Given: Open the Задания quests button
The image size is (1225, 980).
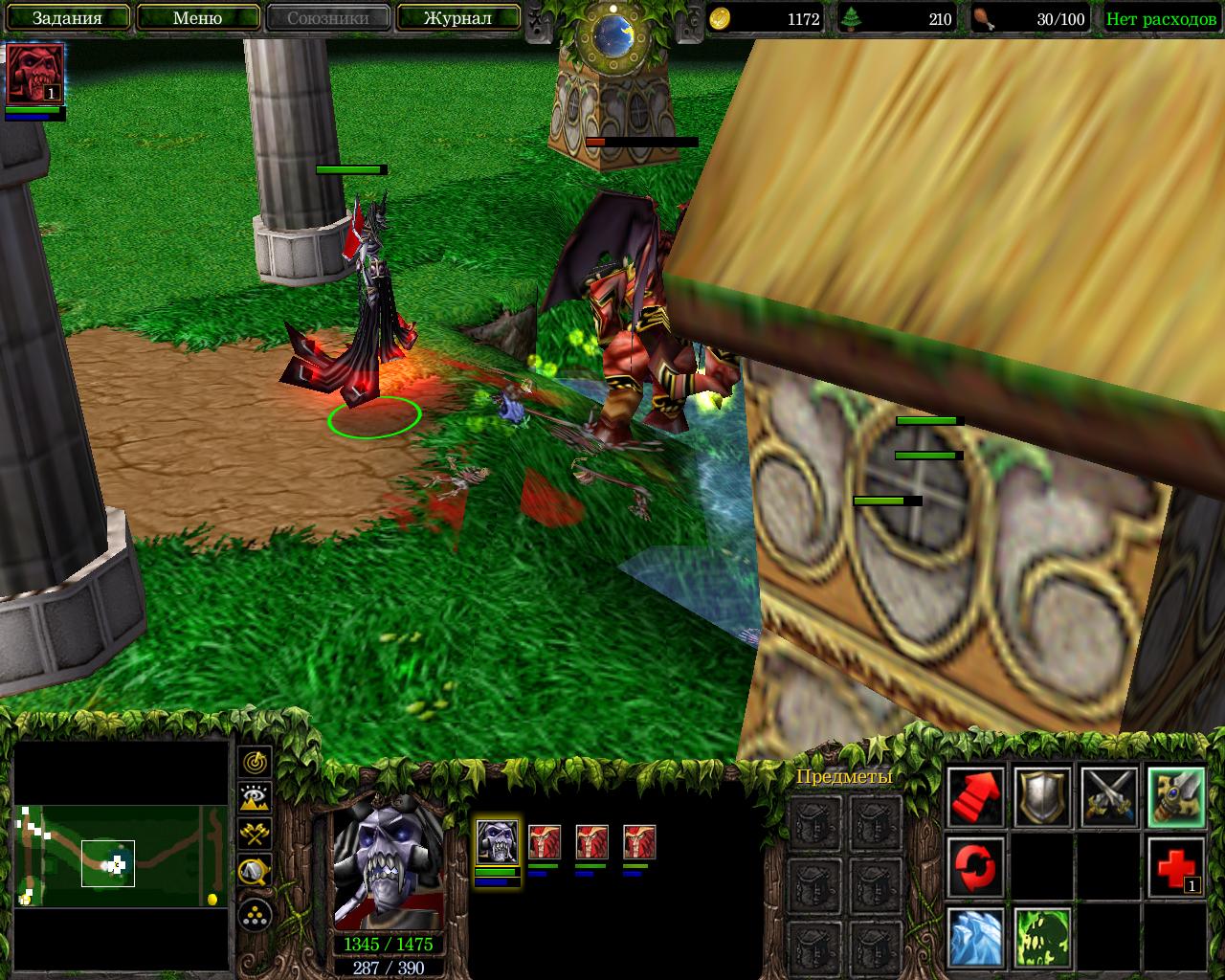Looking at the screenshot, I should 67,18.
